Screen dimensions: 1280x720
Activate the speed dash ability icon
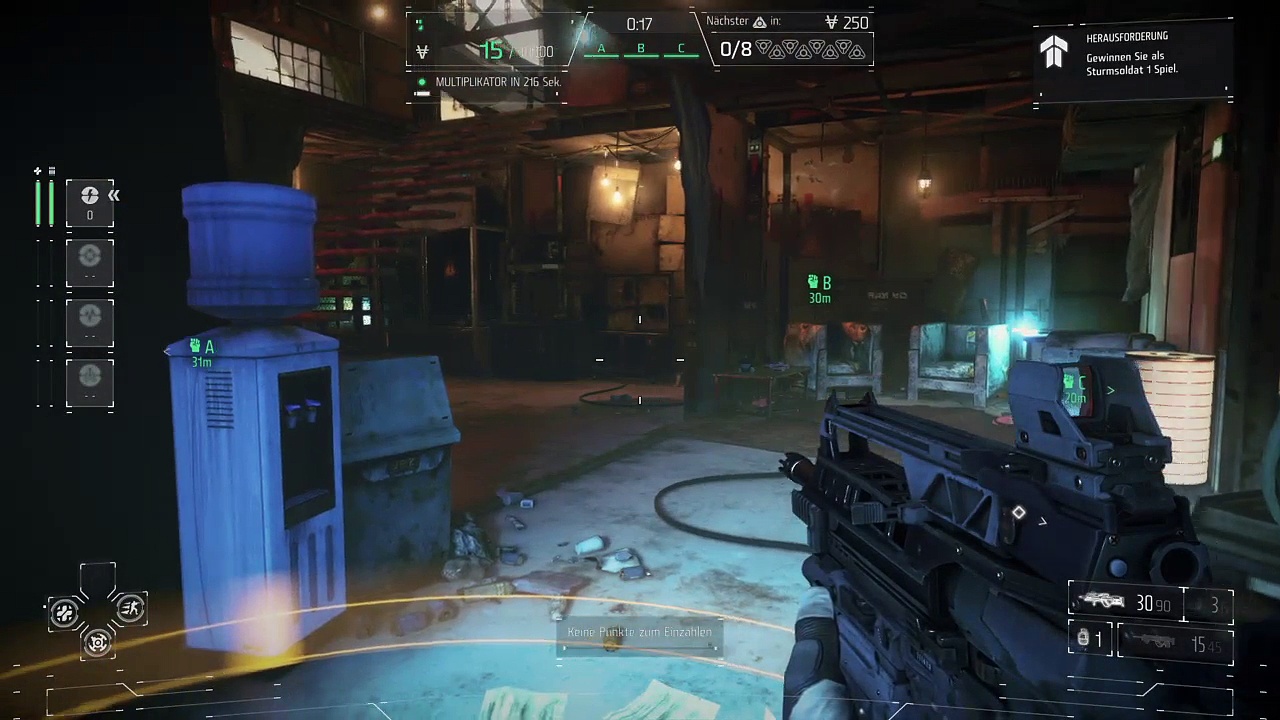click(x=130, y=608)
